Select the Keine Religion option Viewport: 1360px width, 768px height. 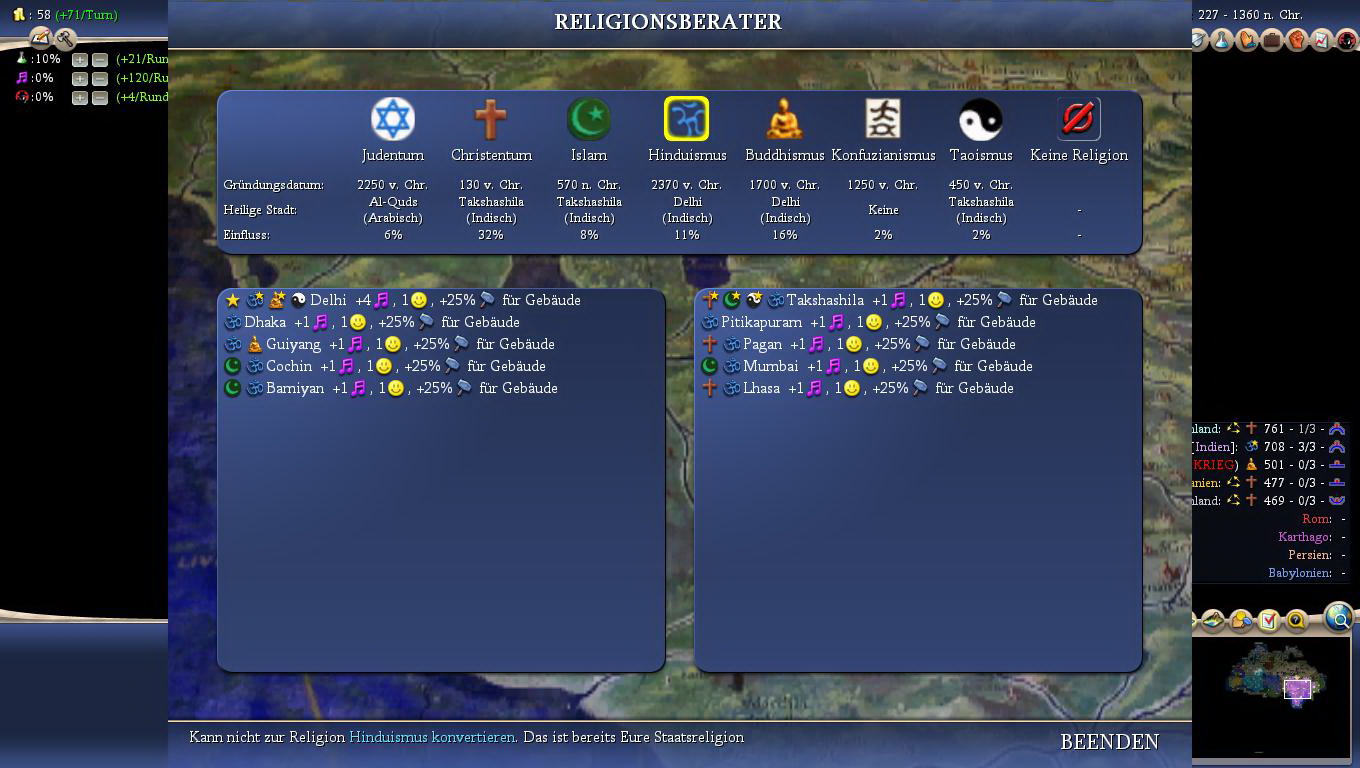(x=1079, y=120)
